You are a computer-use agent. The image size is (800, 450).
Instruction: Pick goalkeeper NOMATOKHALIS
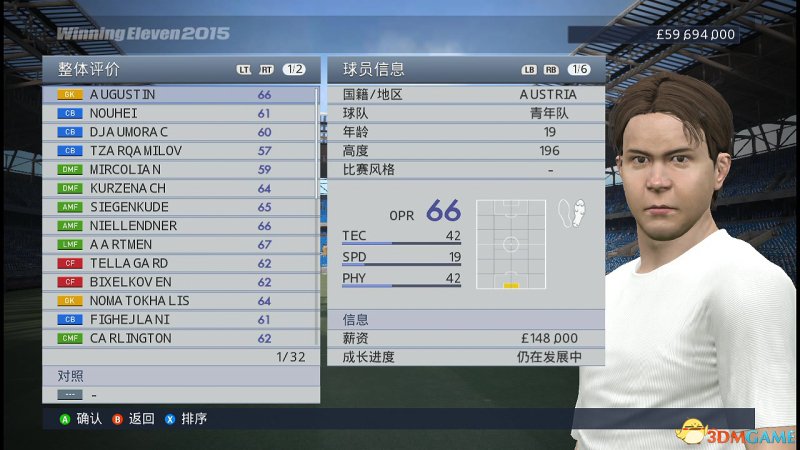pos(180,301)
